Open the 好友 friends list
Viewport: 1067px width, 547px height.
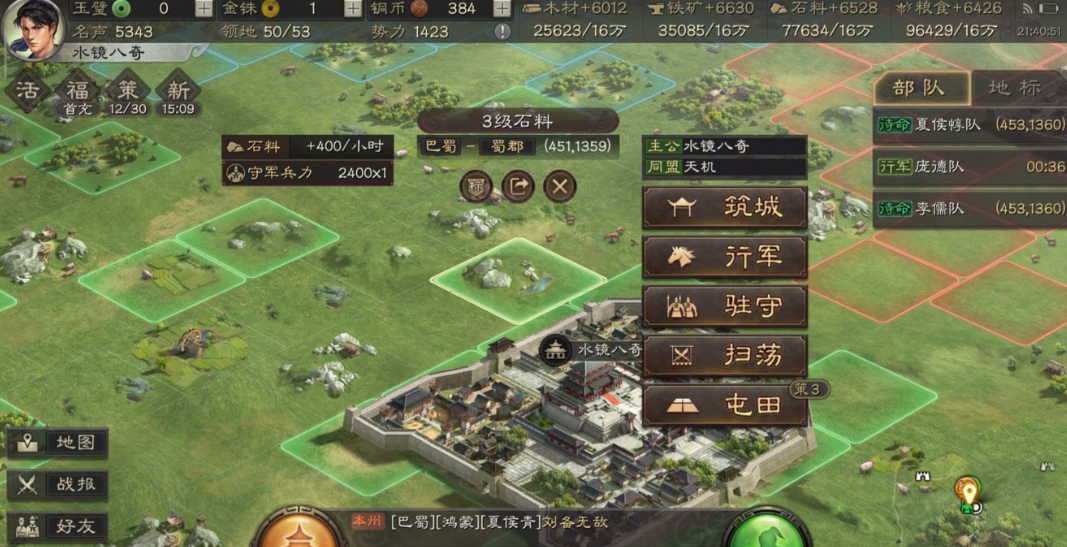pyautogui.click(x=58, y=526)
